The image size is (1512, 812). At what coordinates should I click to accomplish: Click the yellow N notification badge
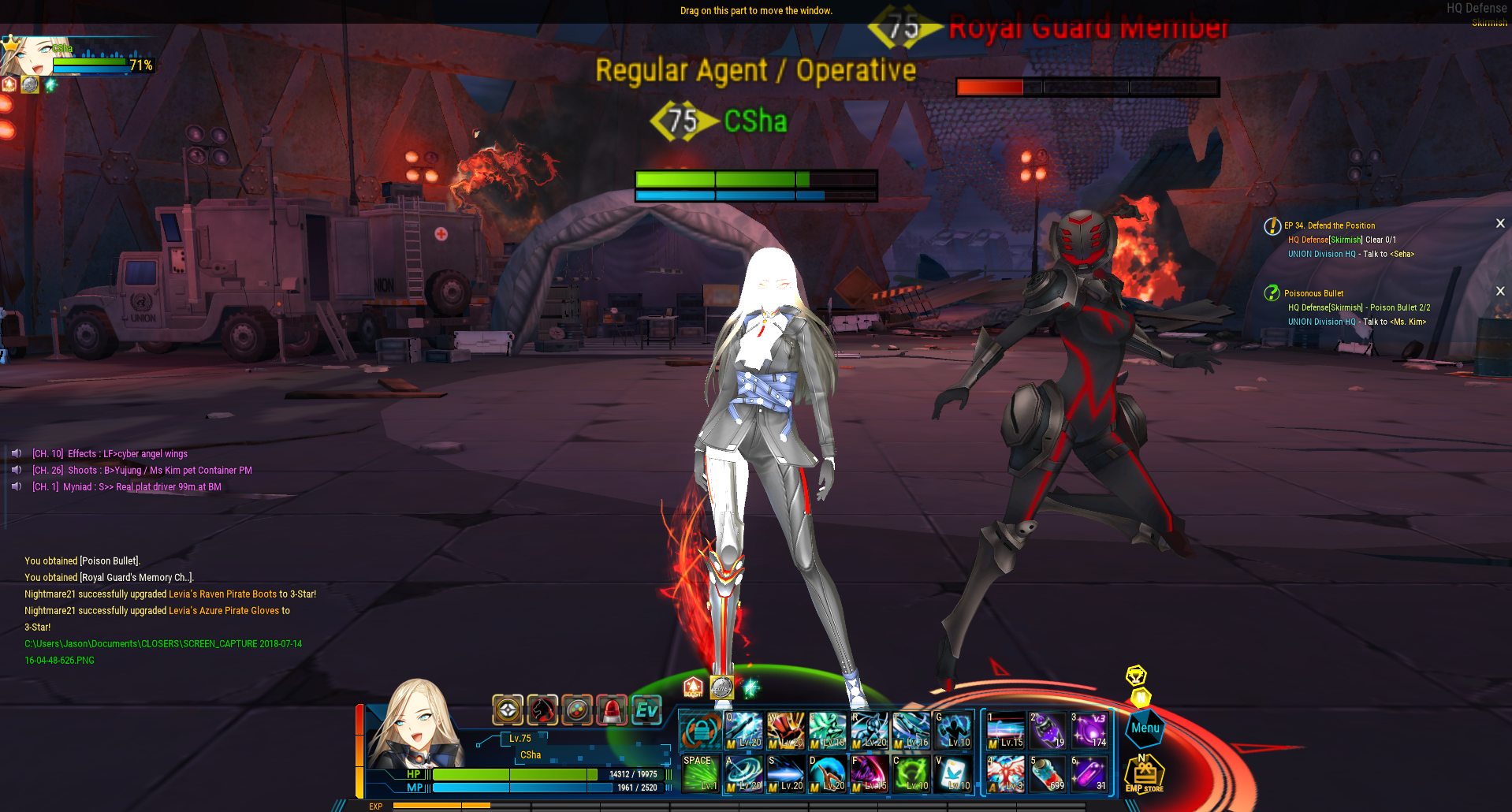1141,697
